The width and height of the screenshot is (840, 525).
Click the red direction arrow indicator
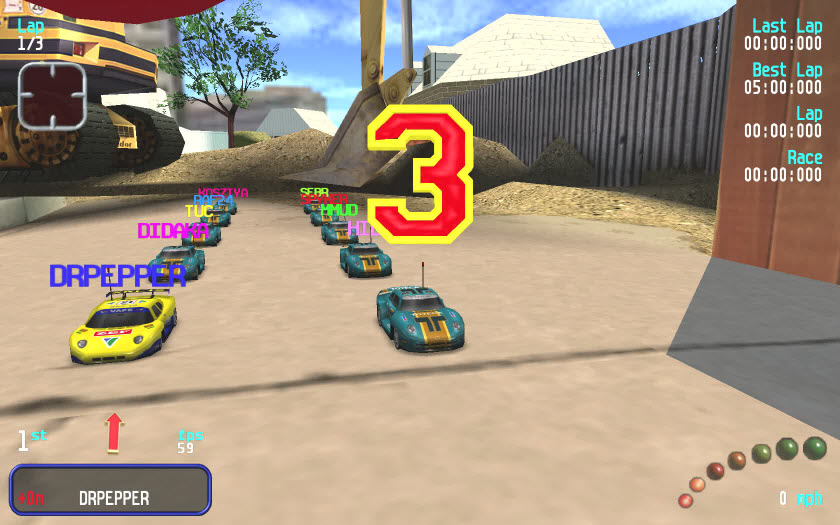coord(114,432)
